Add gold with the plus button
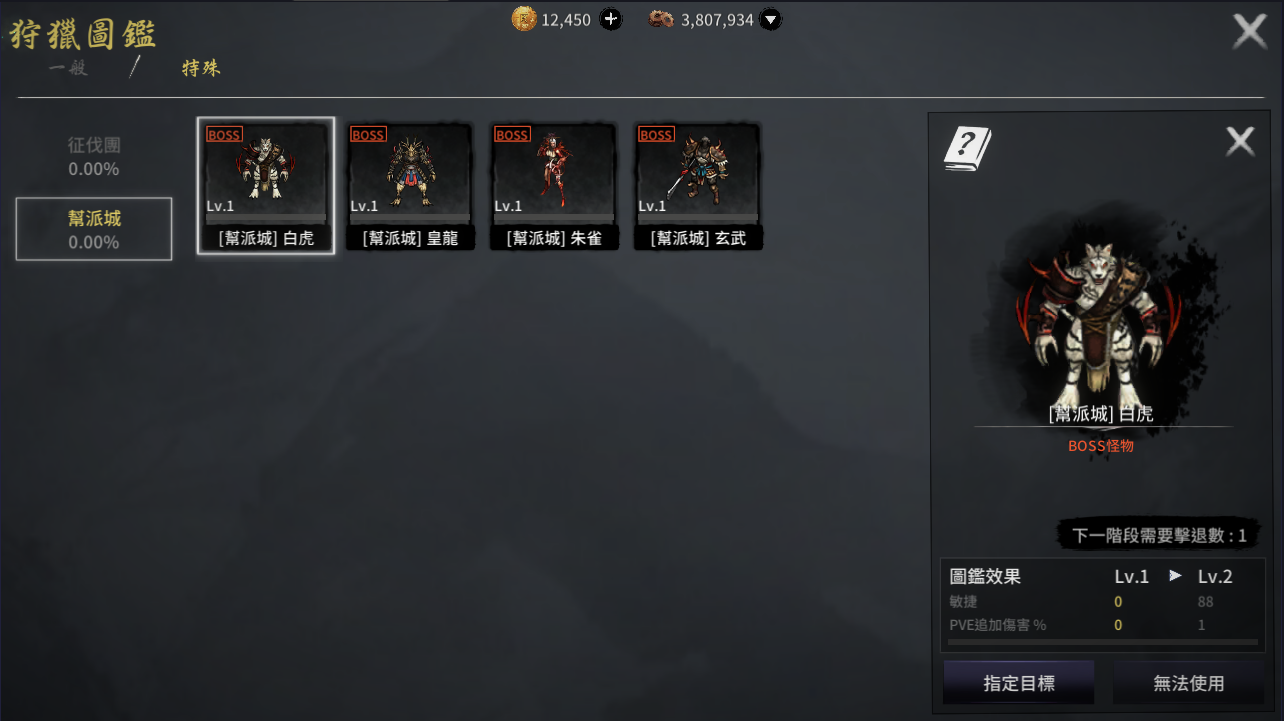The height and width of the screenshot is (721, 1284). click(x=610, y=19)
